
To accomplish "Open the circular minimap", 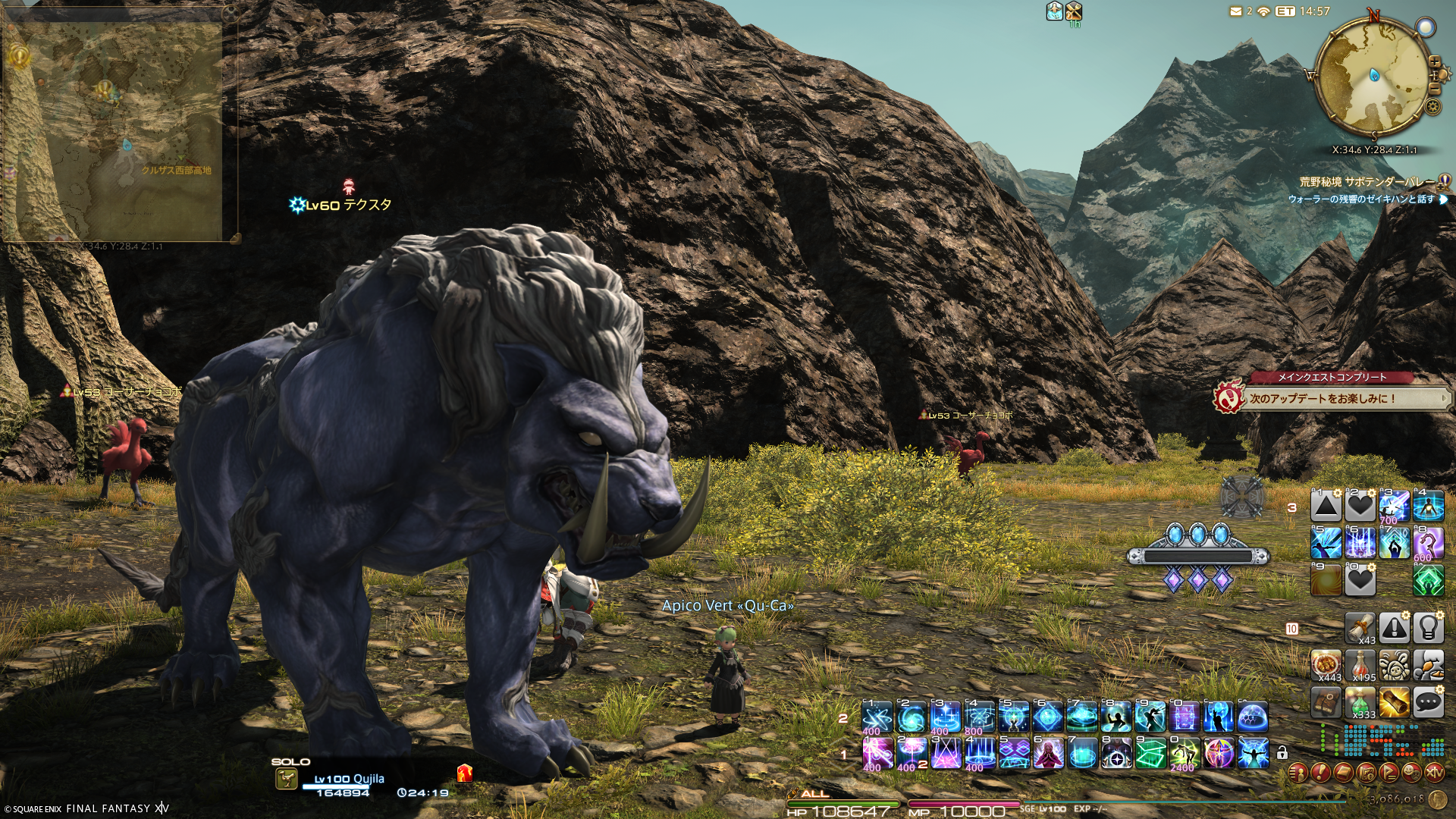I will [1373, 74].
